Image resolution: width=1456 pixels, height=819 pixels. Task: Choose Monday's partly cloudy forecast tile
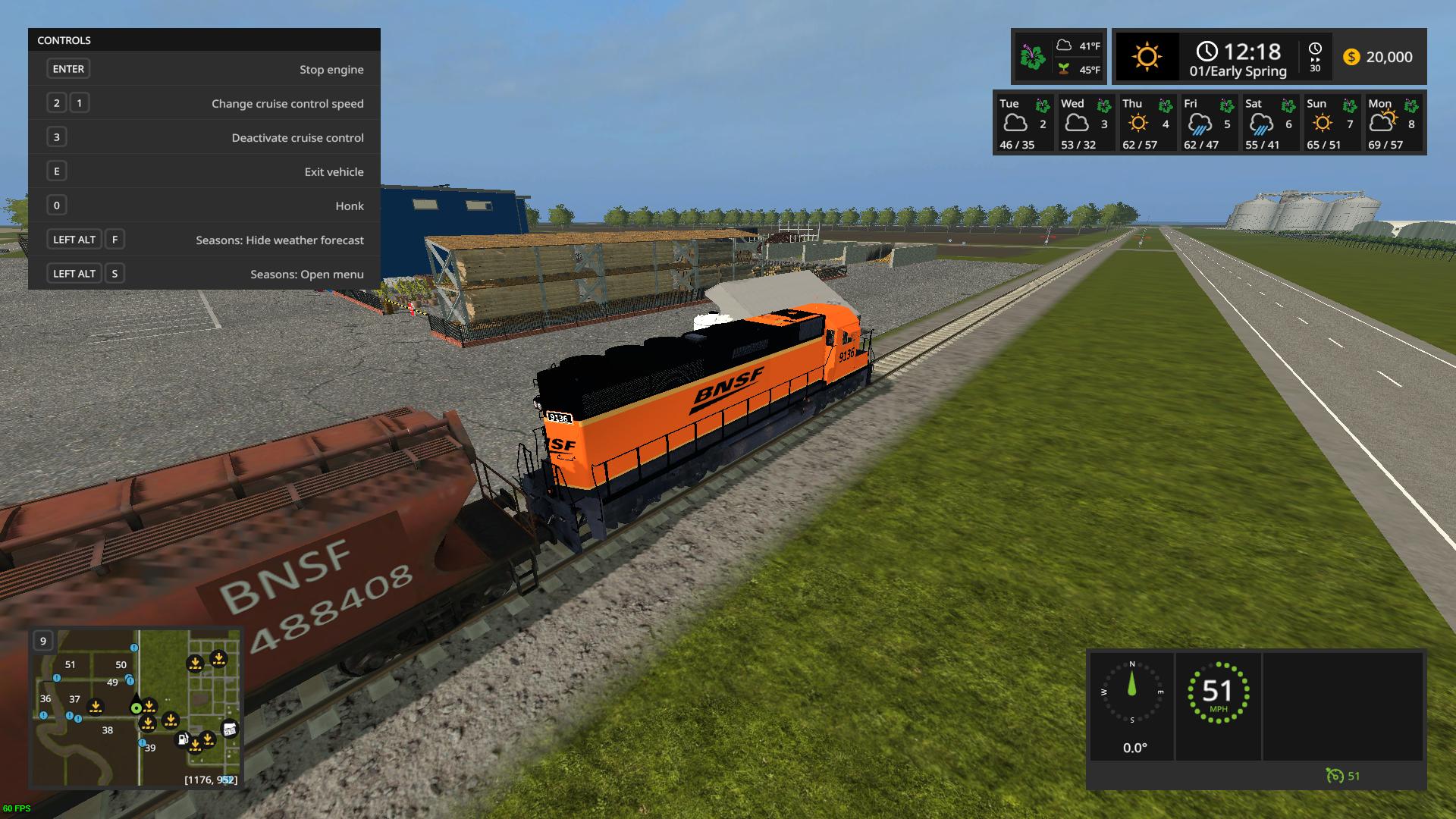point(1392,124)
